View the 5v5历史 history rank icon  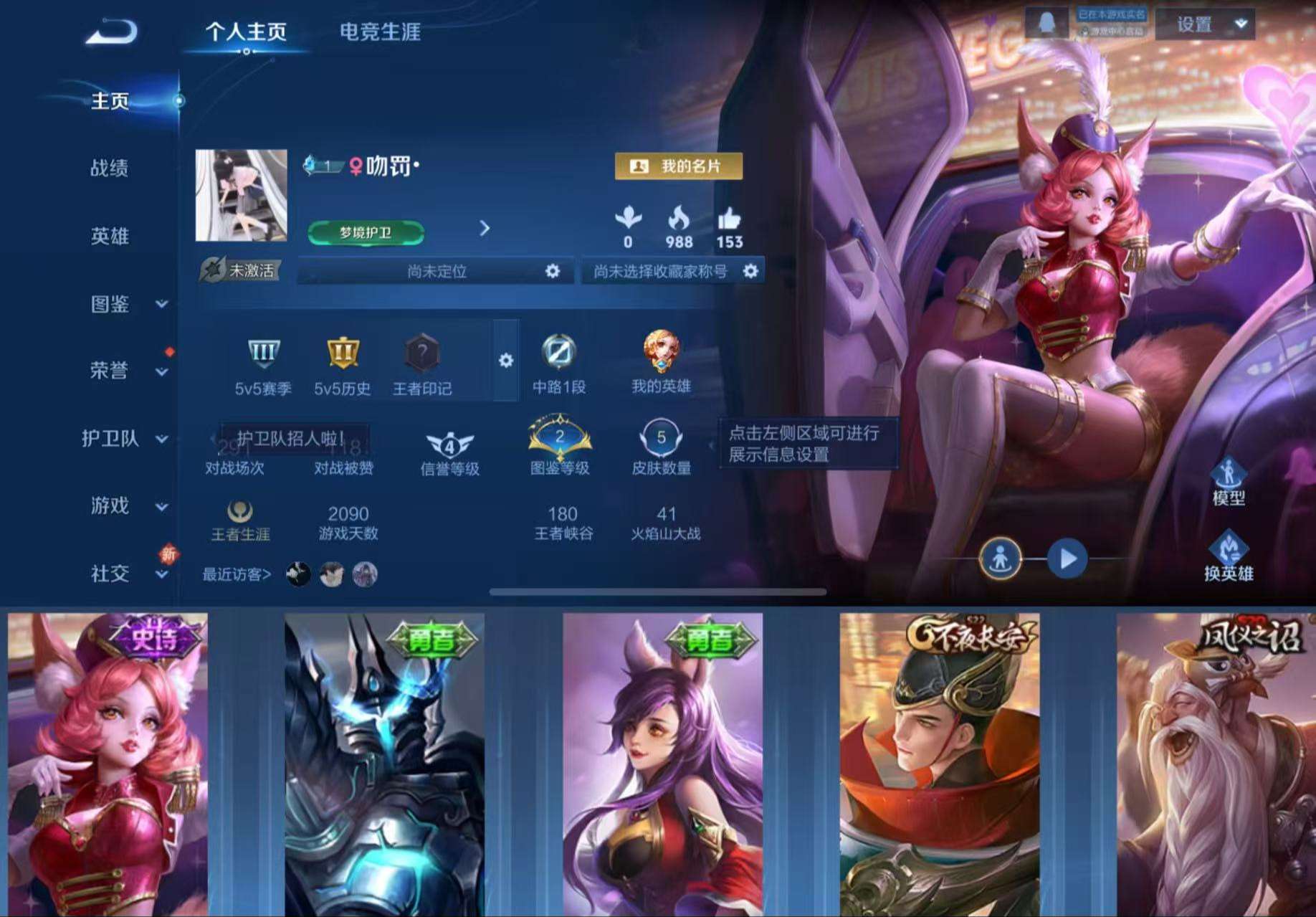coord(342,351)
